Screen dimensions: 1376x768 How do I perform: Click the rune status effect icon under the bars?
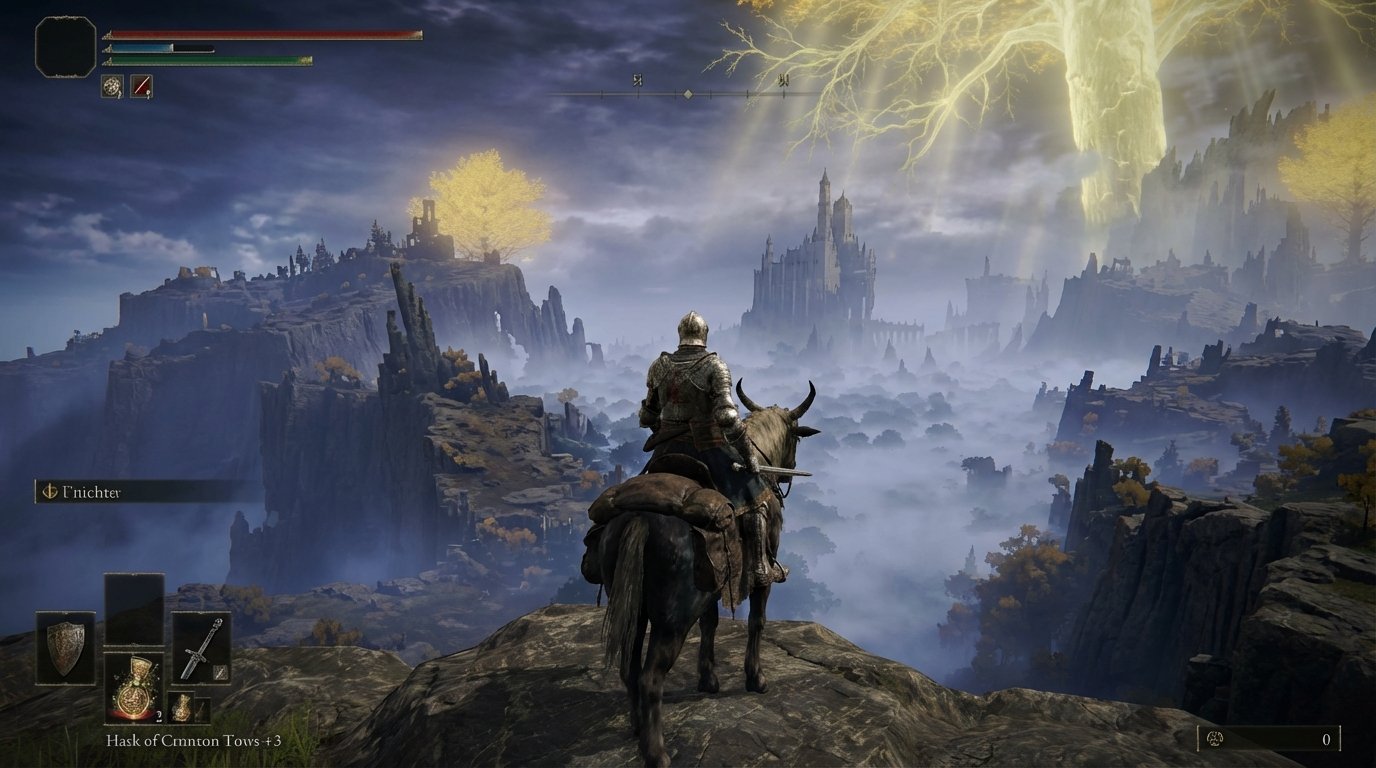[111, 88]
